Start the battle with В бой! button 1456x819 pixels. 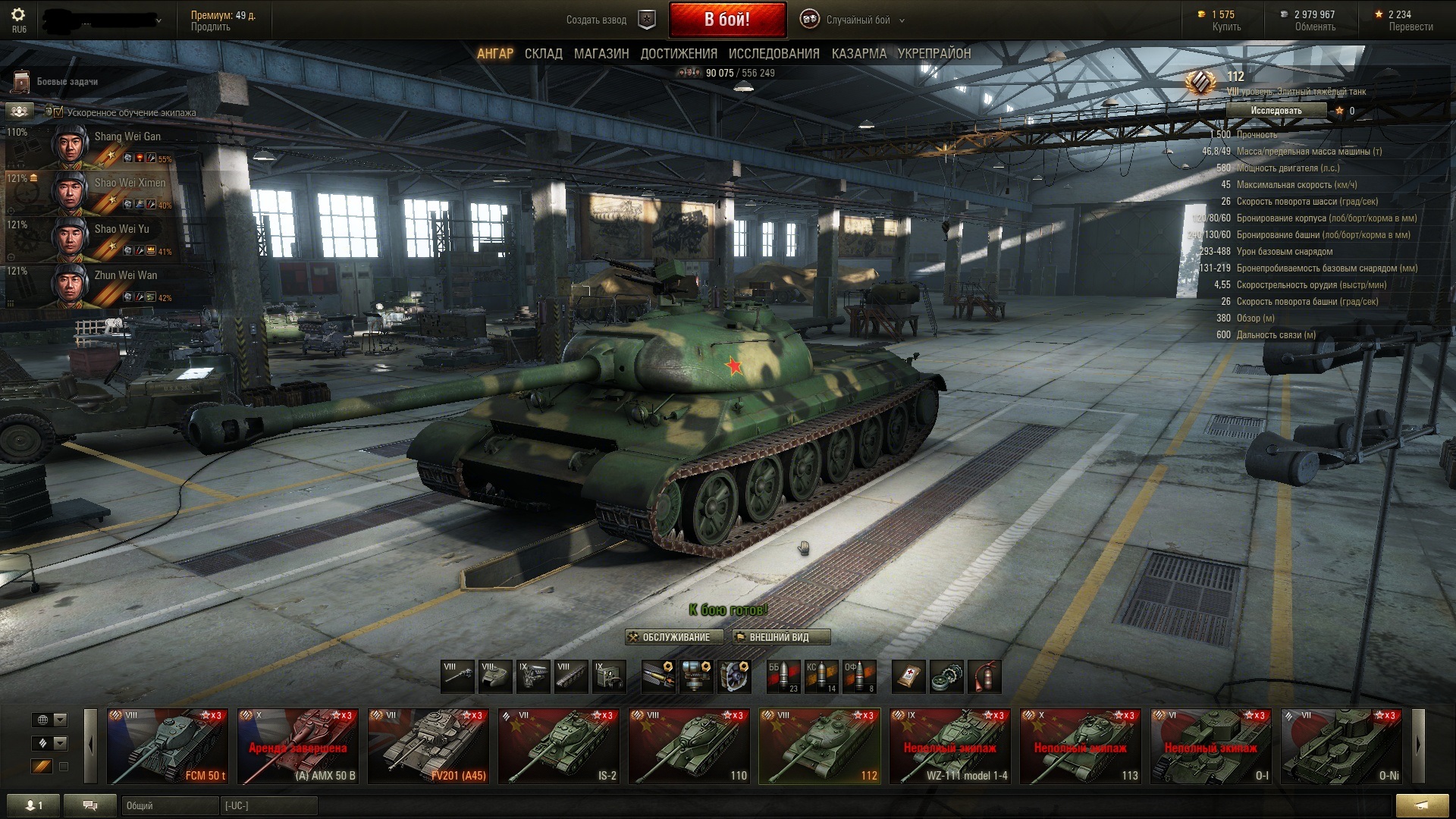click(x=726, y=20)
